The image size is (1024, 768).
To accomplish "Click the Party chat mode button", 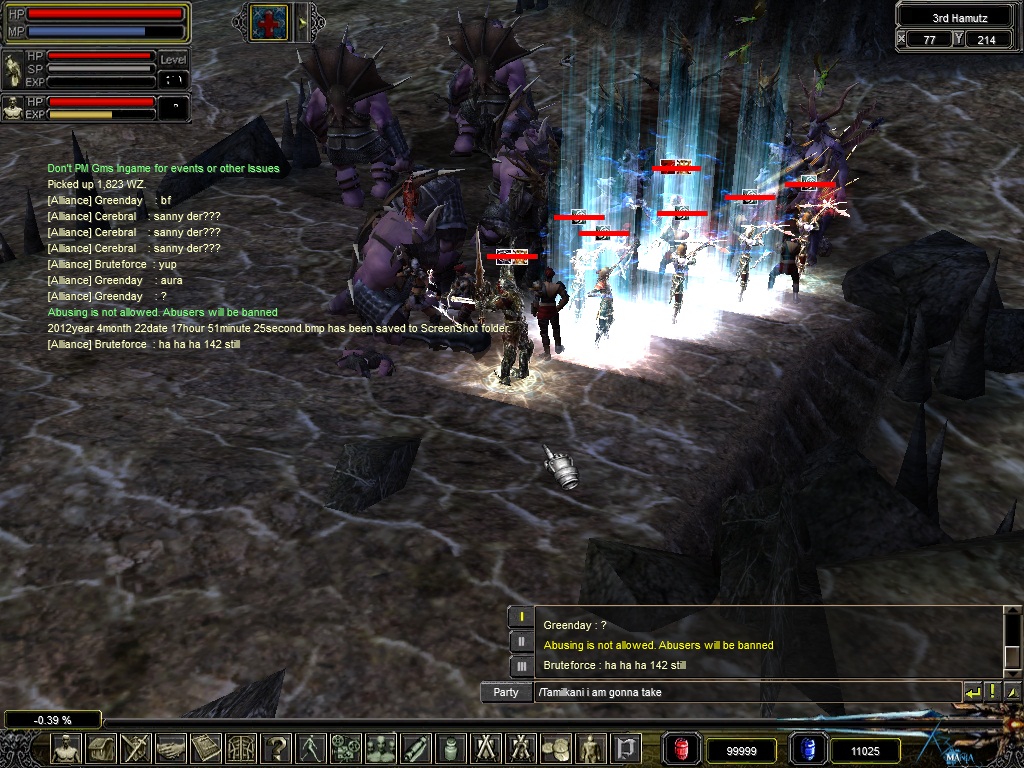I will [x=506, y=692].
